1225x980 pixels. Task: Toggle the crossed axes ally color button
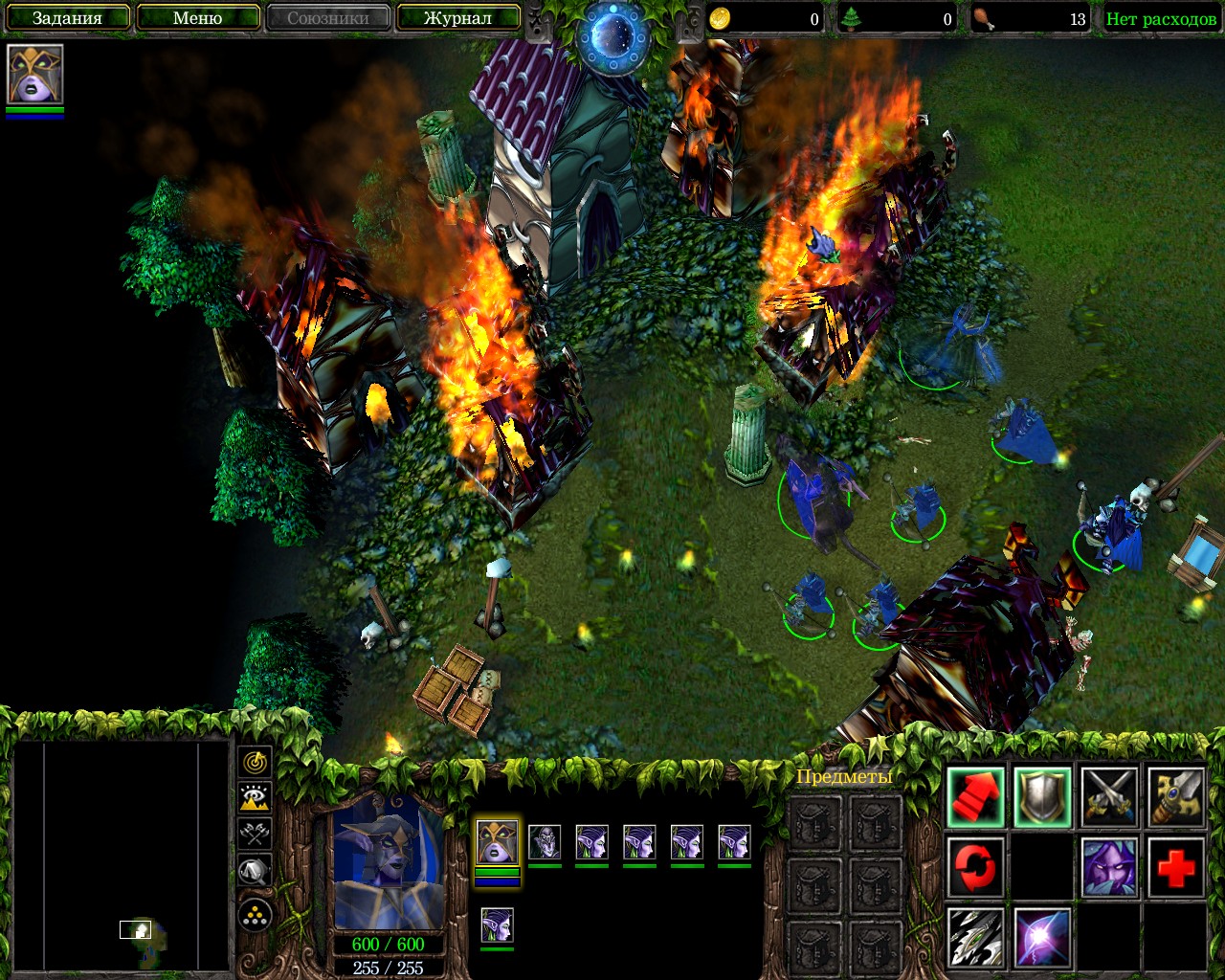pos(255,834)
